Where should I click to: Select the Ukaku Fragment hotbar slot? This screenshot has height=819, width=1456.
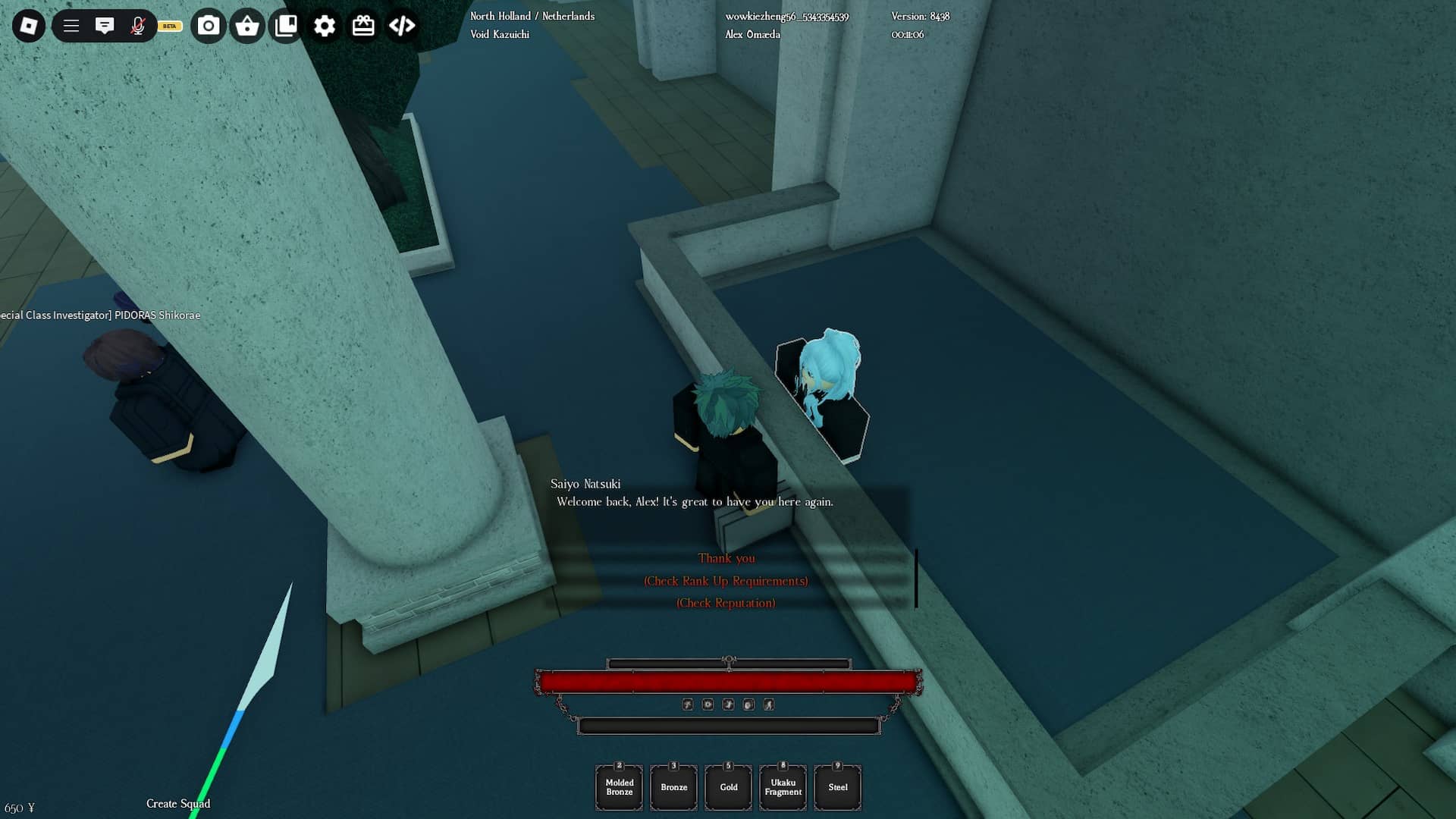click(x=783, y=787)
